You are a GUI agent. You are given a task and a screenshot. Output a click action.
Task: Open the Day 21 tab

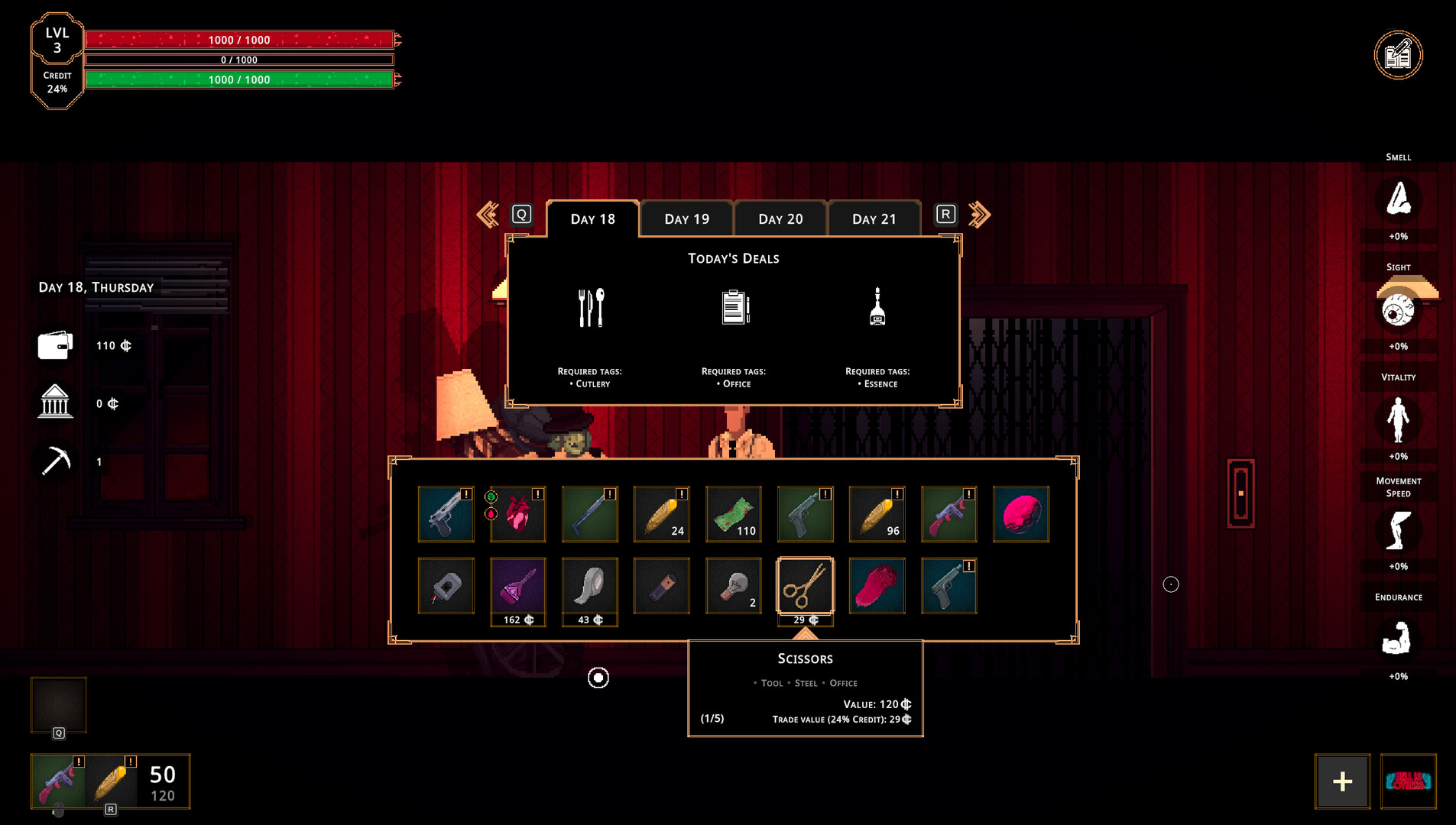(874, 218)
